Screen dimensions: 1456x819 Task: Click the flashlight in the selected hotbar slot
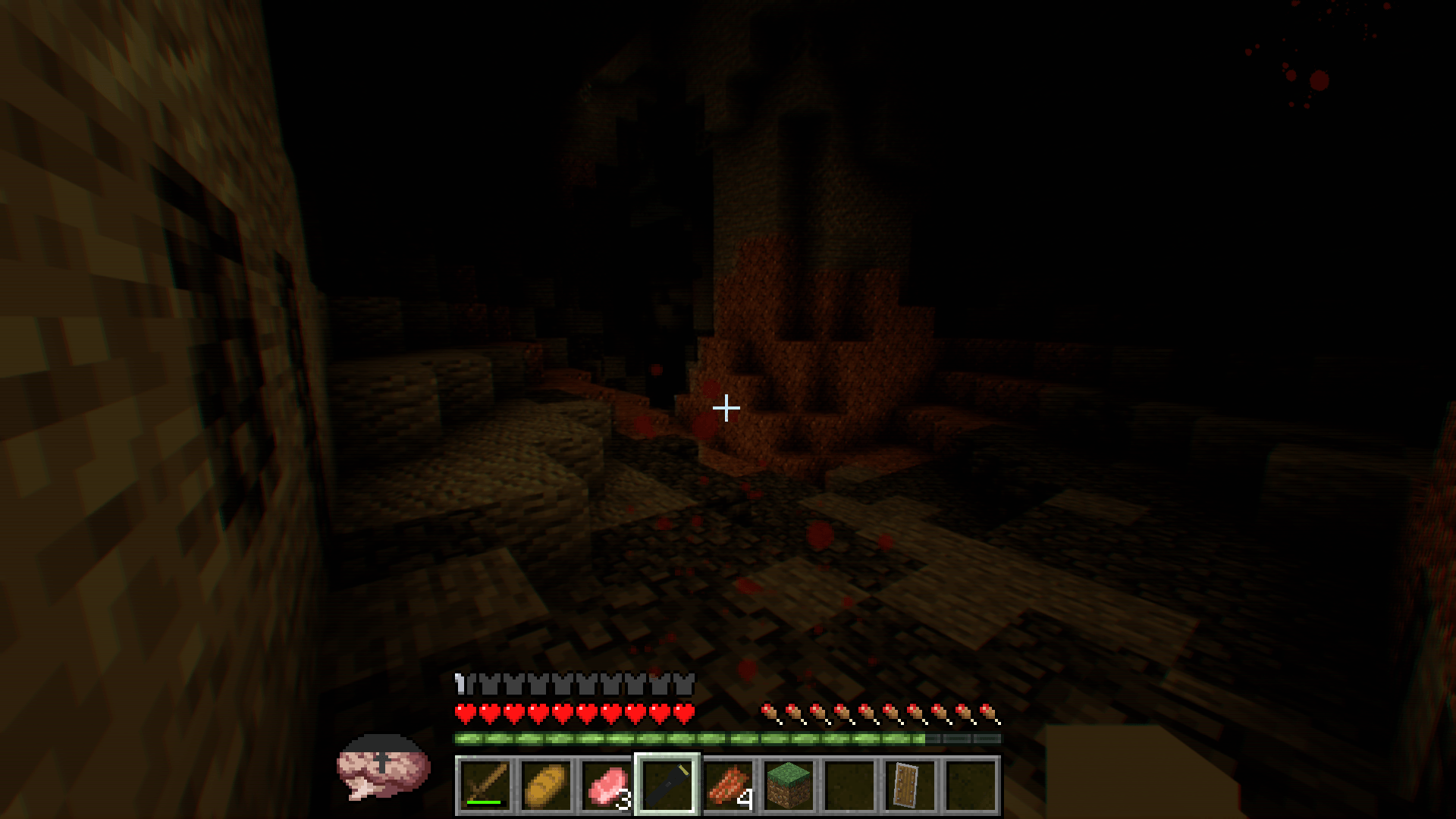coord(668,784)
